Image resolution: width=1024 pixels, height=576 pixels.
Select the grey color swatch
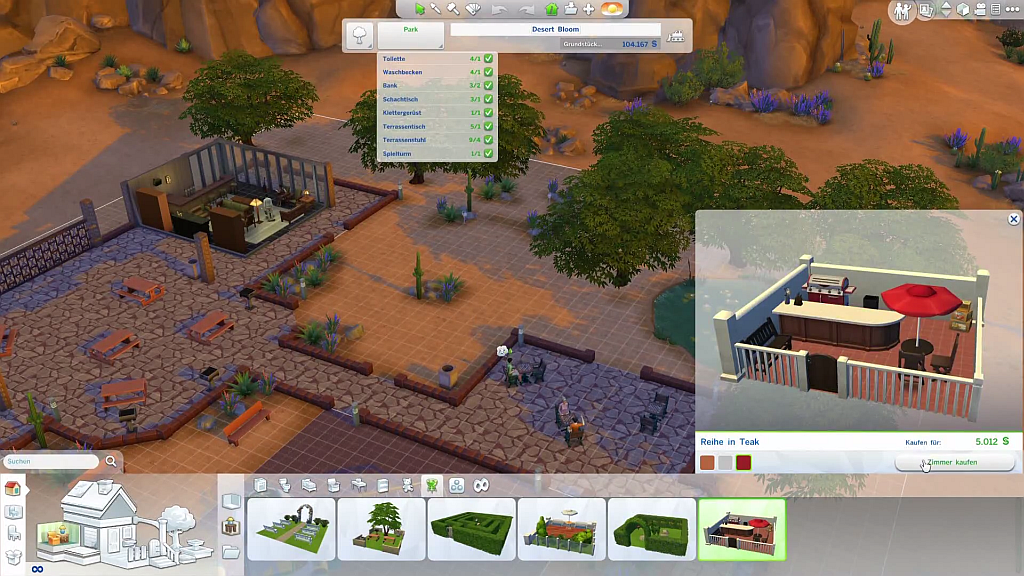click(725, 462)
